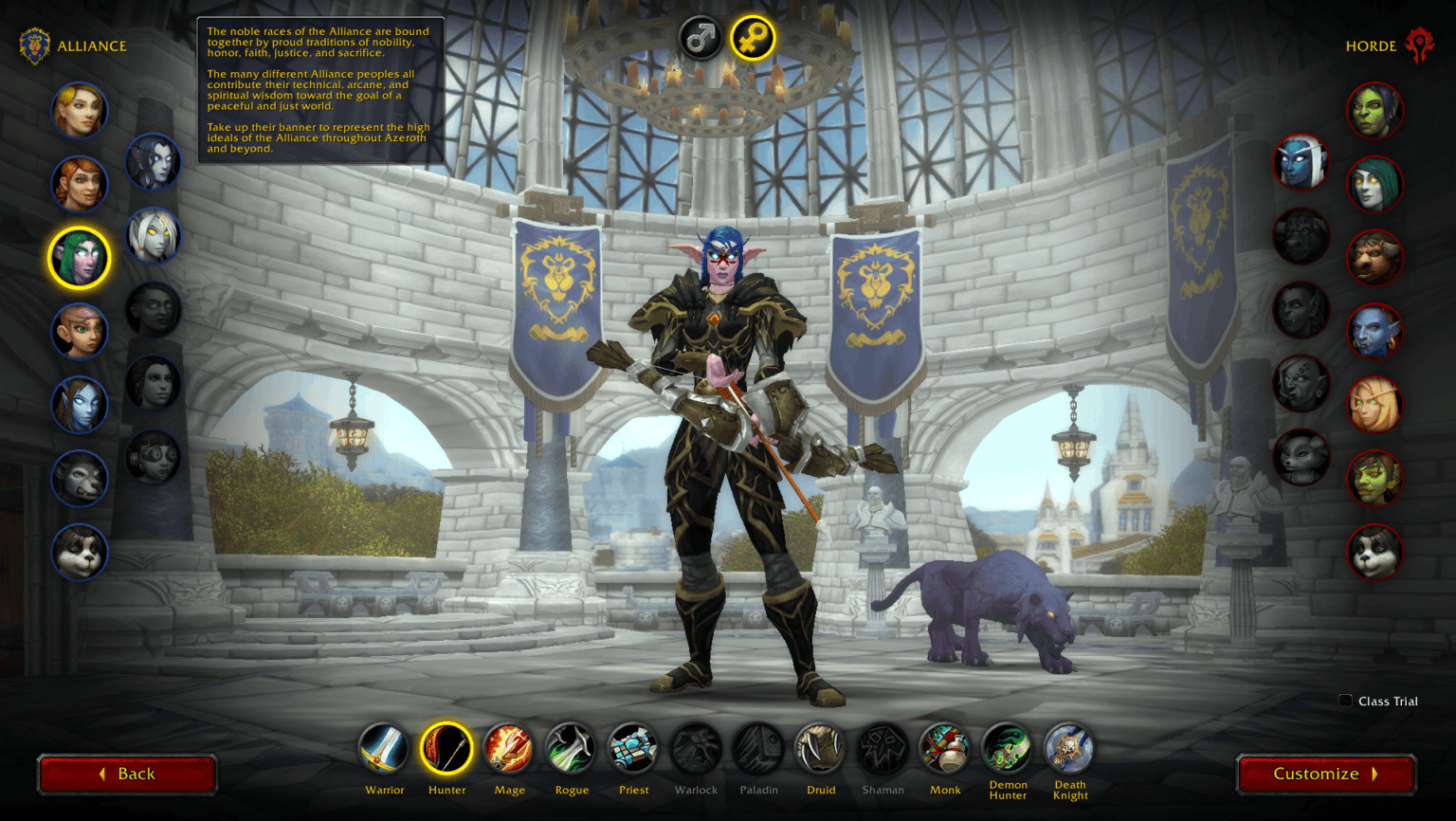Select the Monk class icon
This screenshot has height=821, width=1456.
pyautogui.click(x=945, y=748)
